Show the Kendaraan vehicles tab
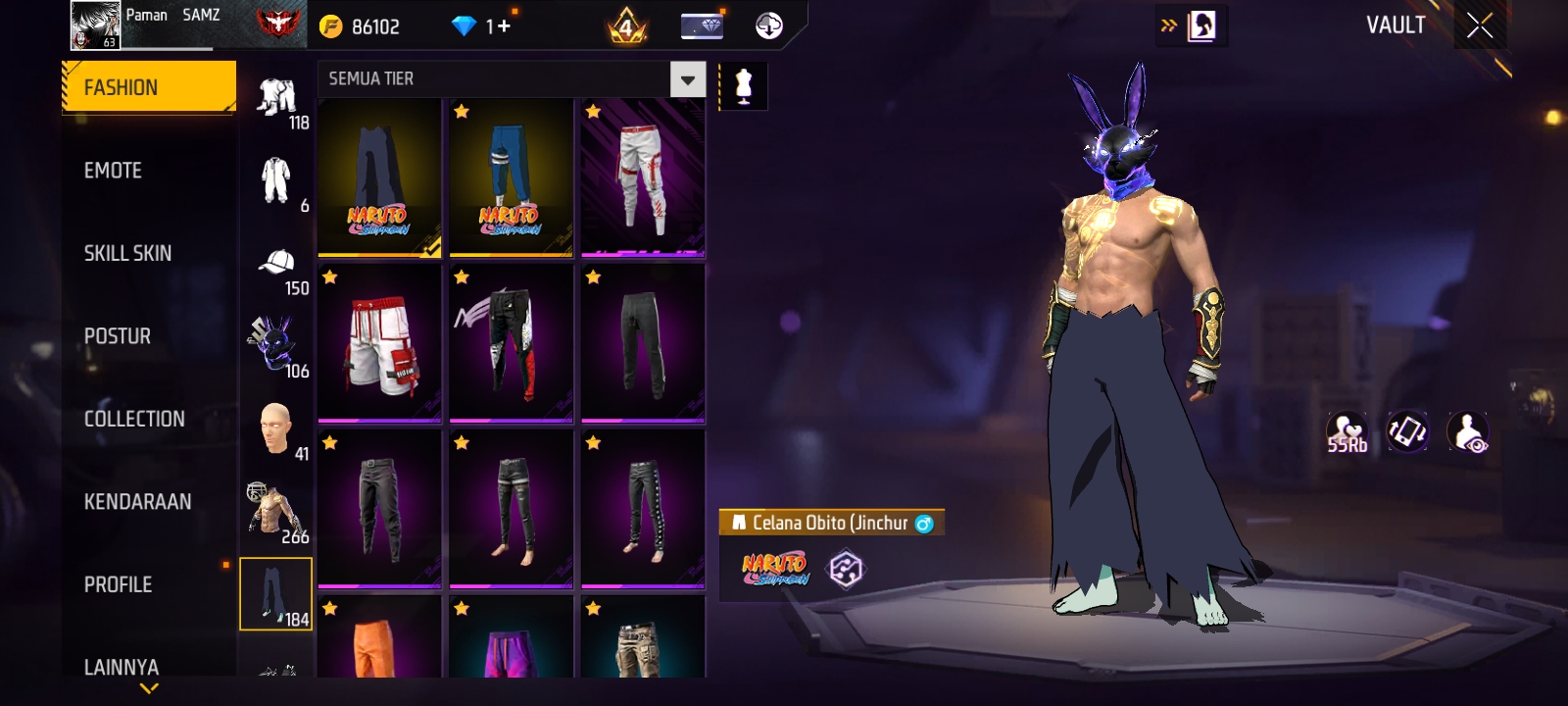The image size is (1568, 706). (137, 502)
